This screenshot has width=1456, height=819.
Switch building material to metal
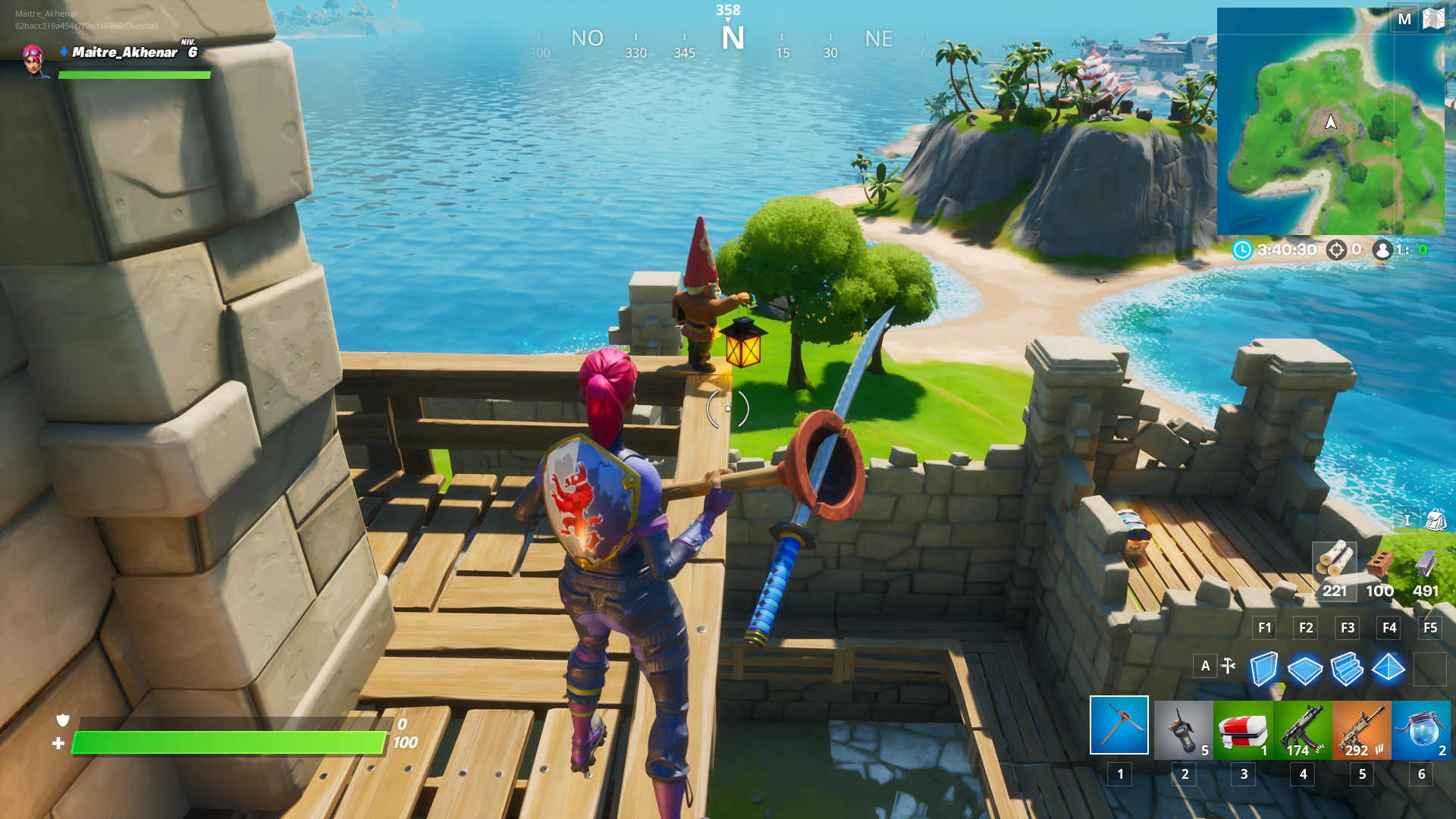pos(1426,569)
